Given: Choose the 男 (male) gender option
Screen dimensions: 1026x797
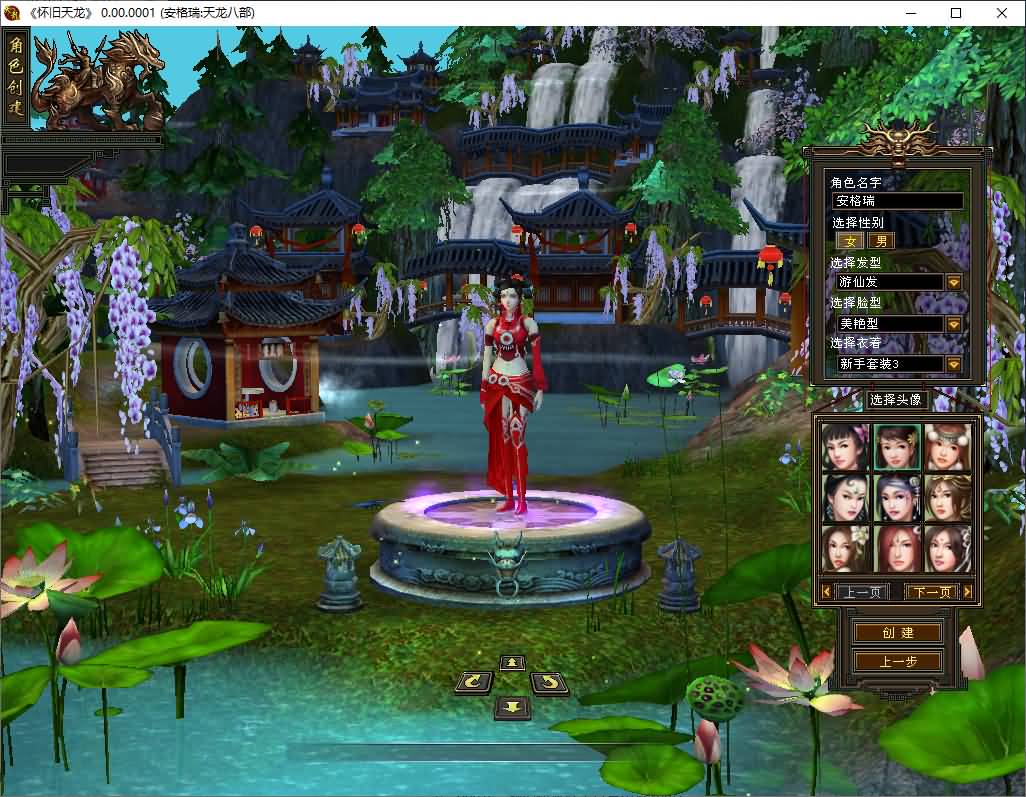Looking at the screenshot, I should click(881, 241).
